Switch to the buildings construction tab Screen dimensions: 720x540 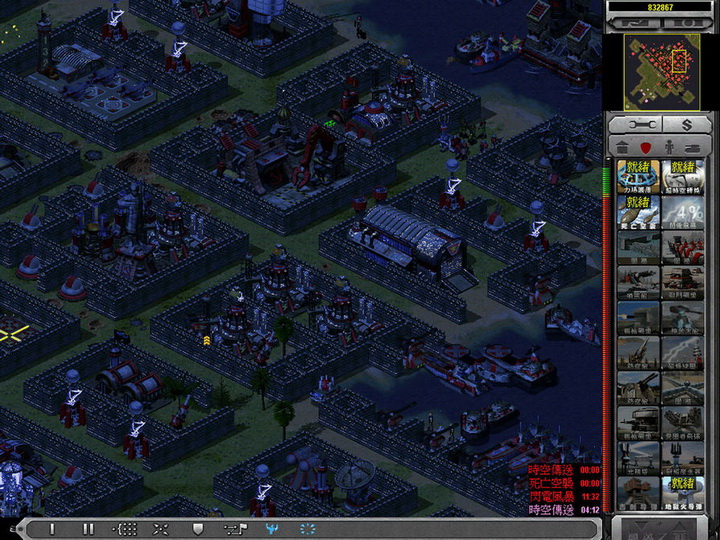click(624, 146)
